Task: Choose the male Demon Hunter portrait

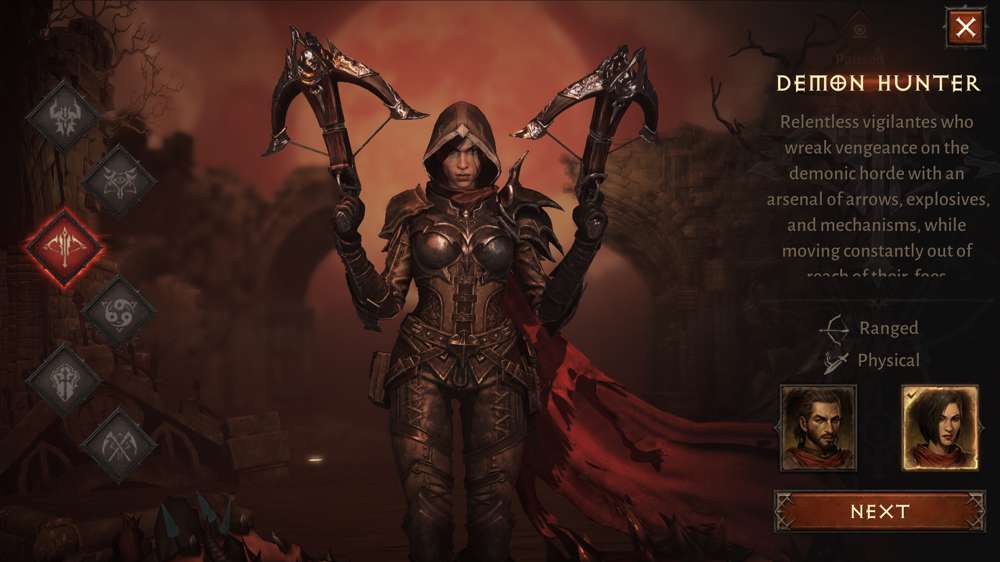Action: [x=818, y=428]
